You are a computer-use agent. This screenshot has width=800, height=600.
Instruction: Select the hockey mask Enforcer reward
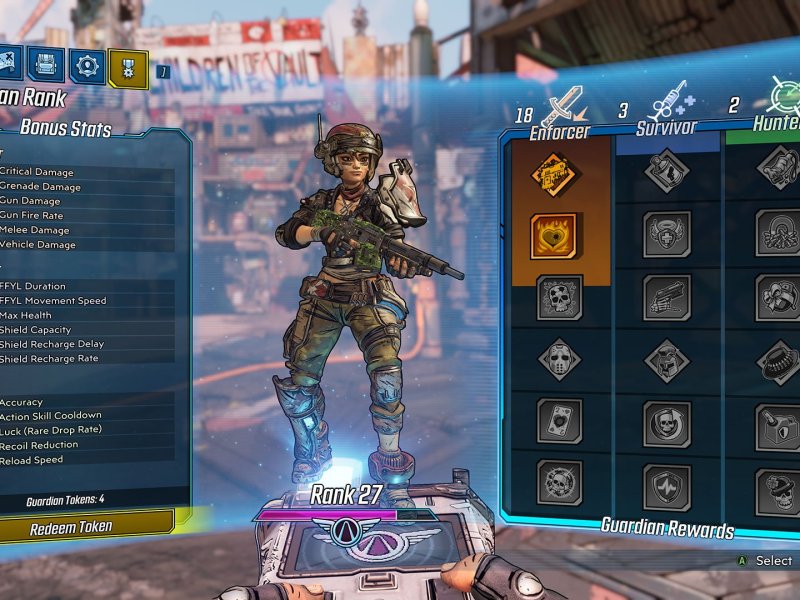[x=558, y=359]
